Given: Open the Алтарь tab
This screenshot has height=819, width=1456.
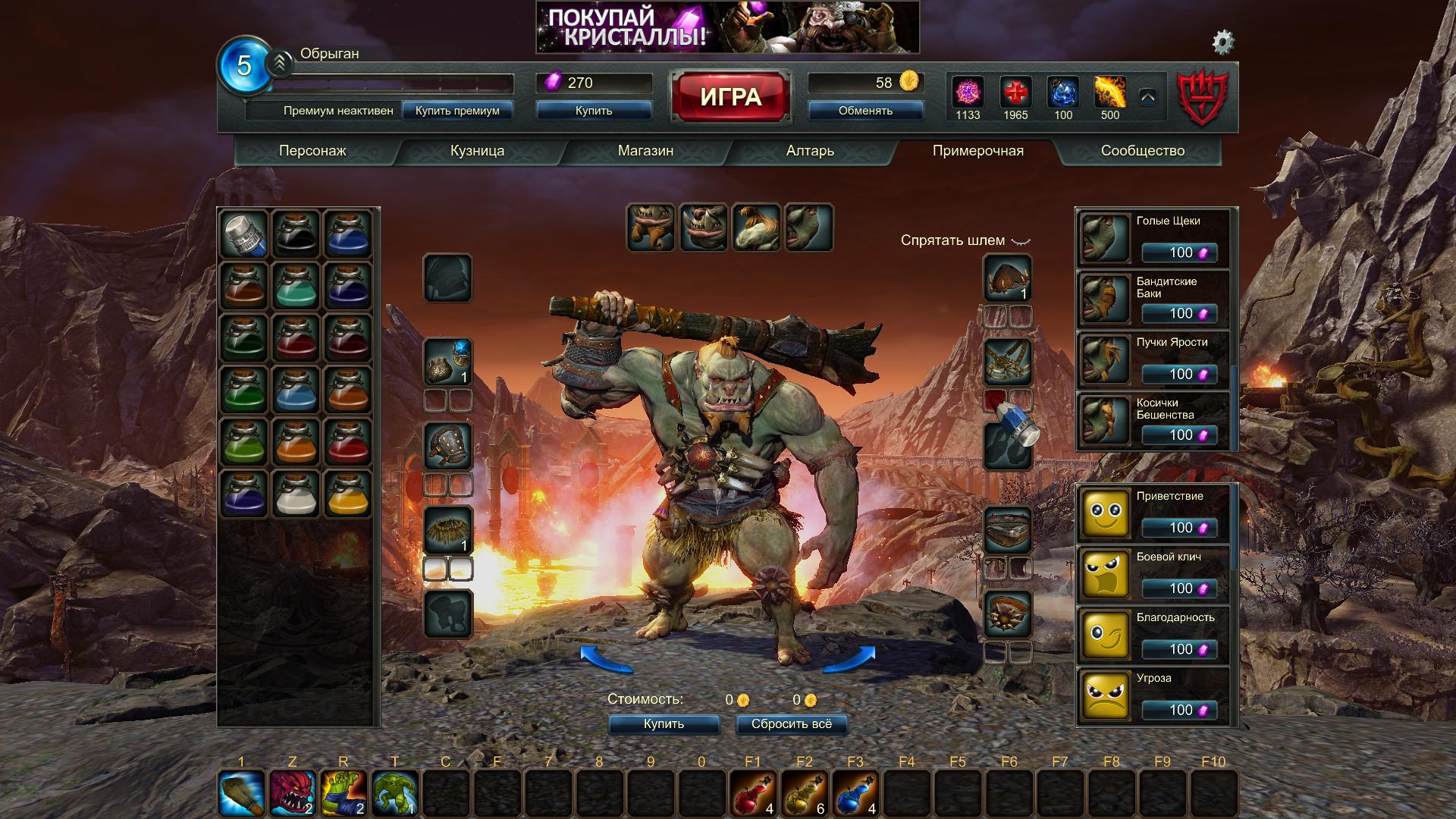Looking at the screenshot, I should click(810, 151).
